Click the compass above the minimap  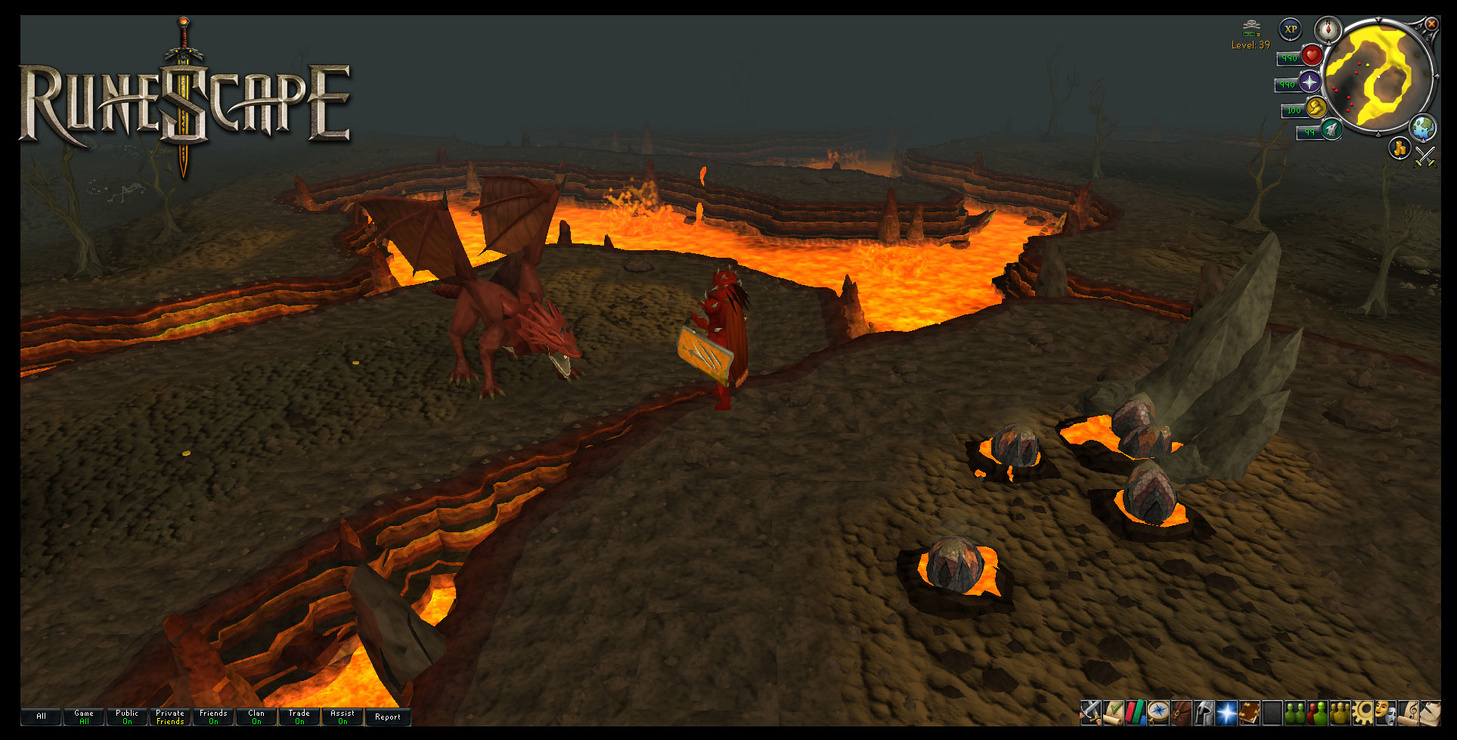[1326, 29]
